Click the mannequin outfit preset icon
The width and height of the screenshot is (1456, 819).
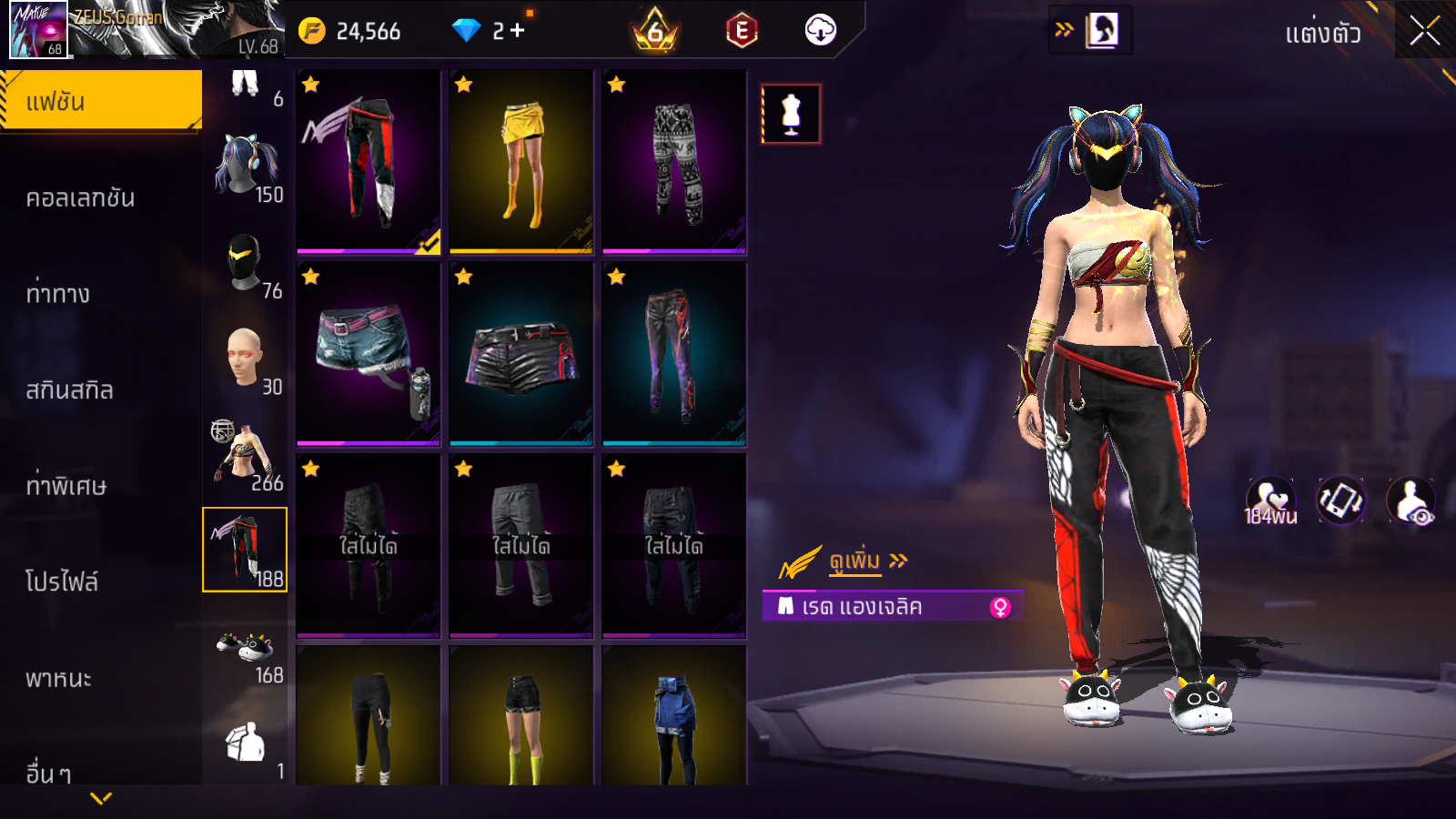pyautogui.click(x=791, y=115)
